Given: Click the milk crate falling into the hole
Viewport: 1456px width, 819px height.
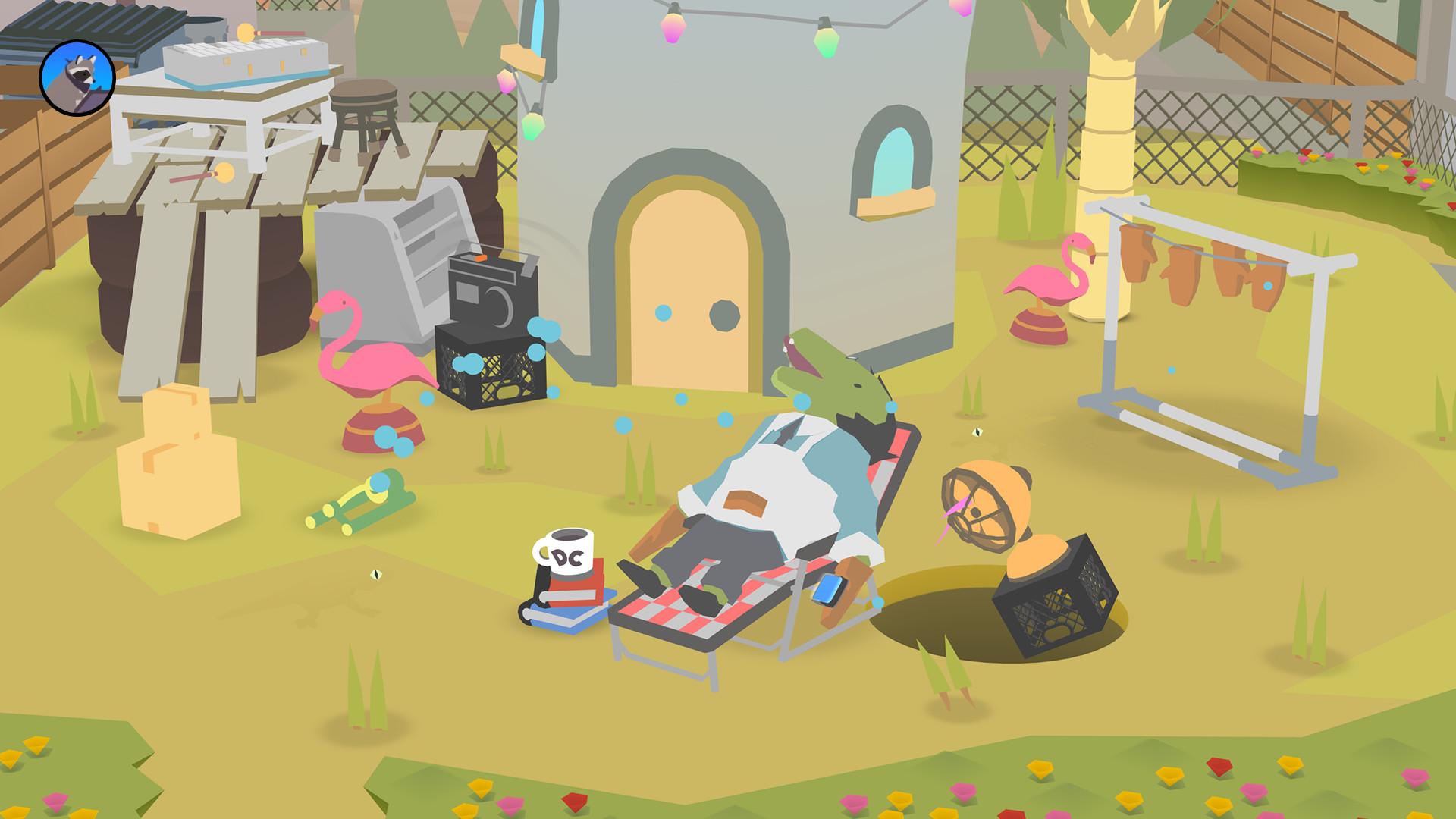Looking at the screenshot, I should (1054, 607).
